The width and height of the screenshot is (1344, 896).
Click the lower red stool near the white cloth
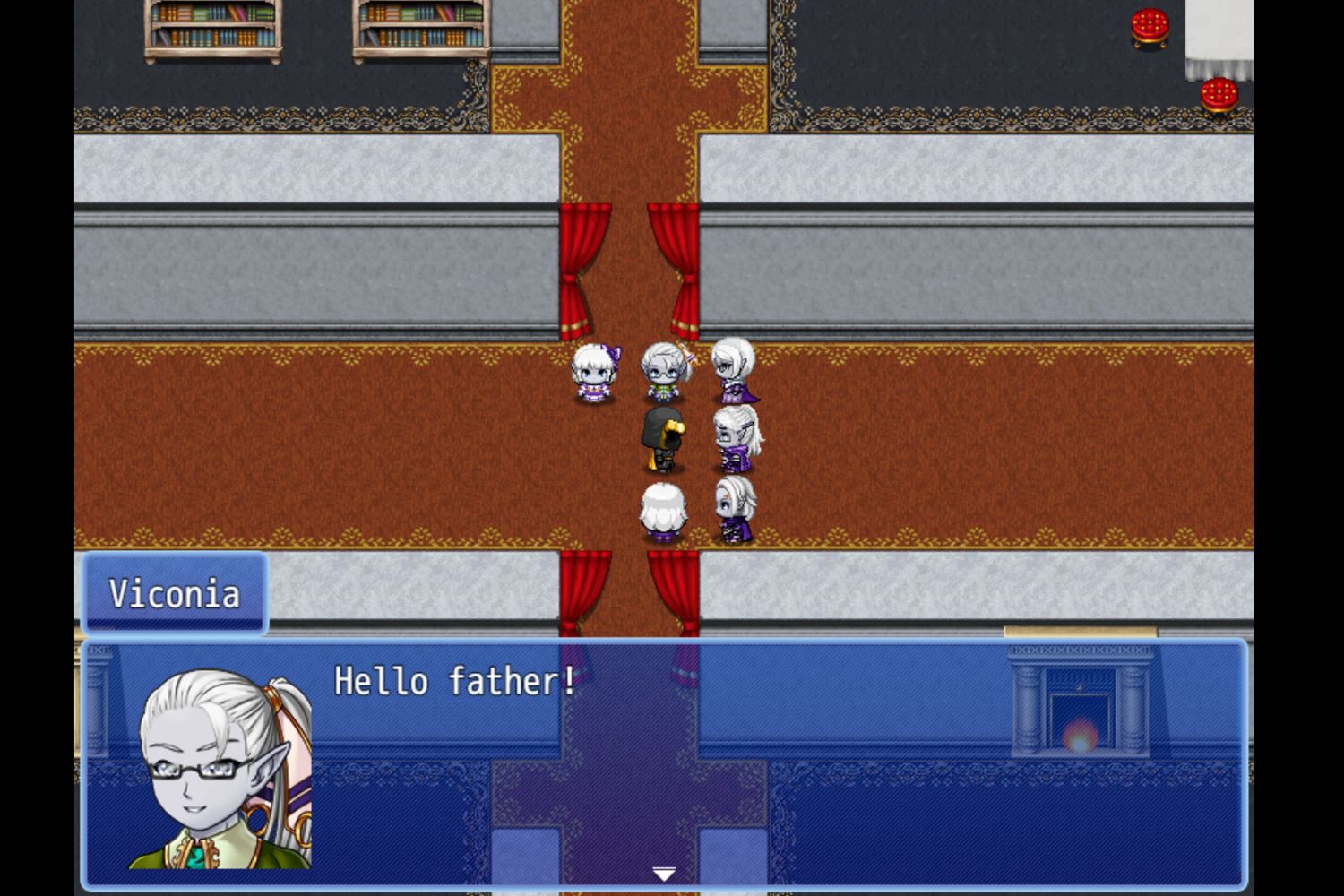(1219, 94)
